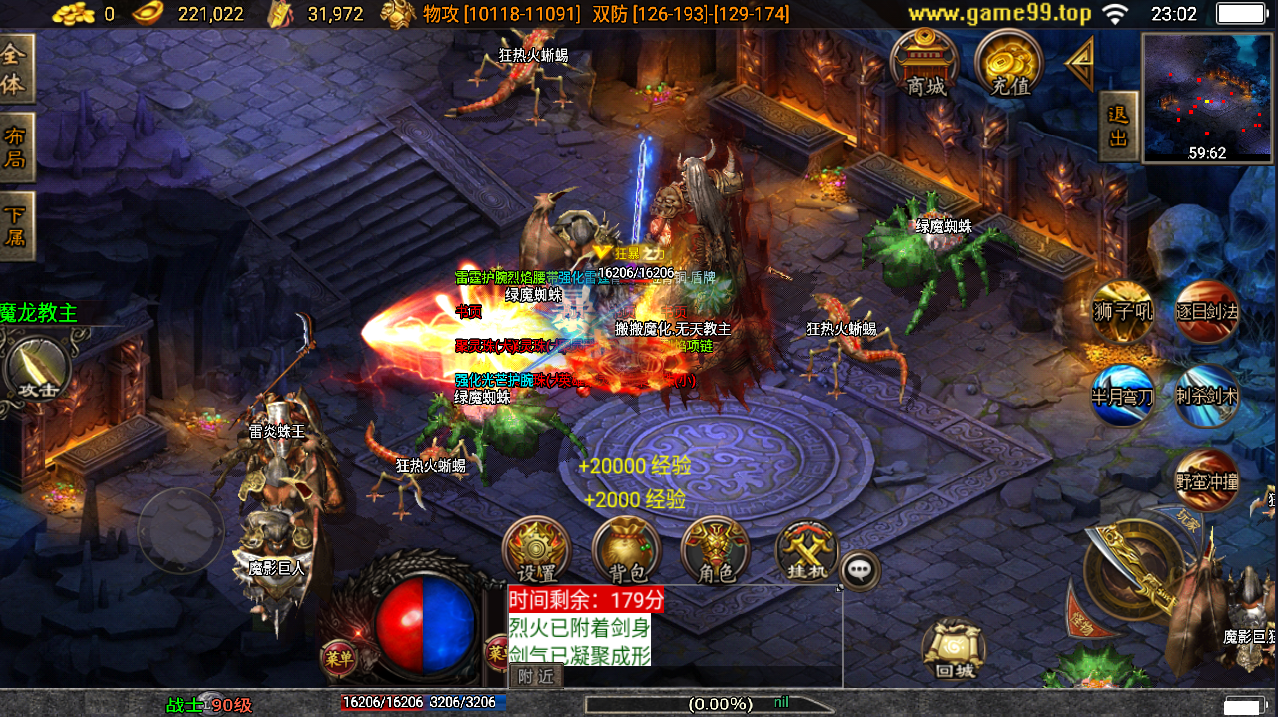Image resolution: width=1278 pixels, height=717 pixels.
Task: Activate the 野蛮冲撞 charge skill
Action: point(1206,481)
